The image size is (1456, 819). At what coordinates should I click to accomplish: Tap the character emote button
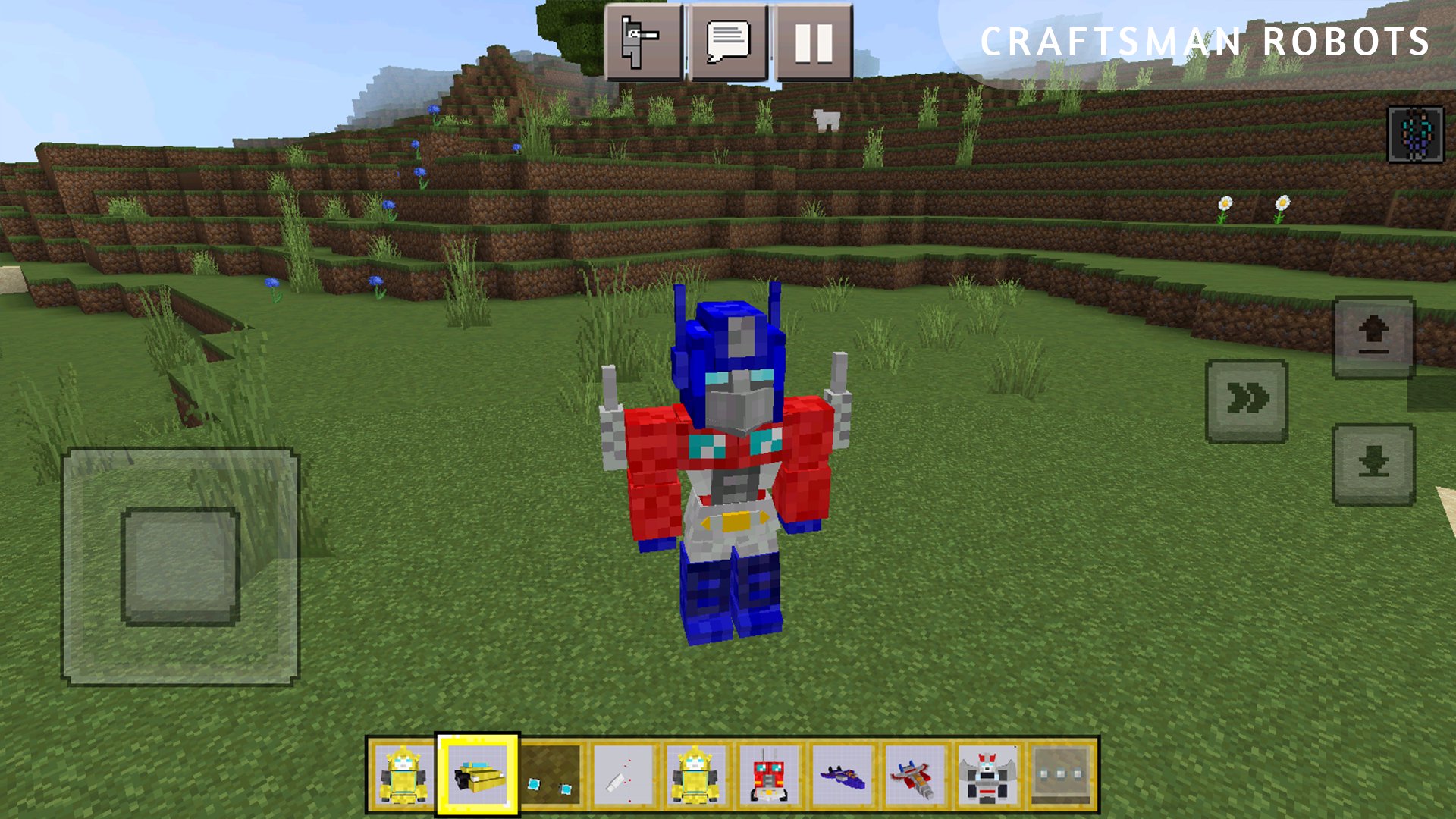pos(643,42)
